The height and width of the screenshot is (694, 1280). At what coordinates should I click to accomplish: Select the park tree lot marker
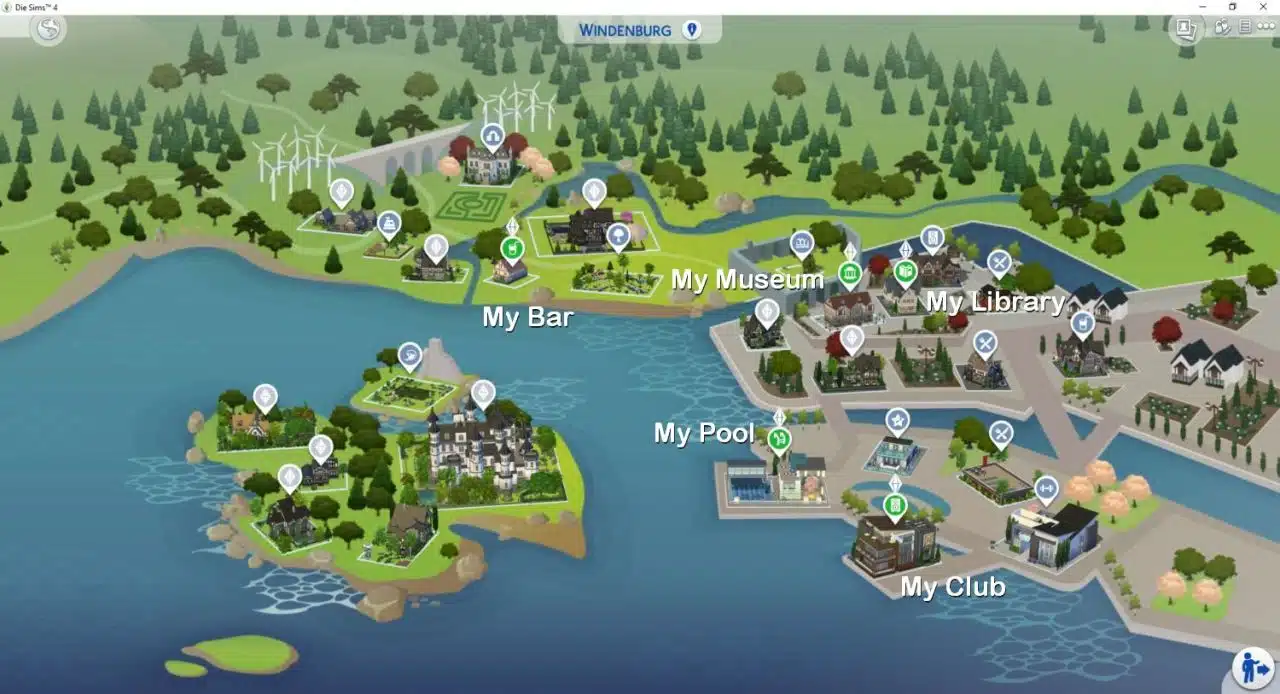[x=618, y=236]
